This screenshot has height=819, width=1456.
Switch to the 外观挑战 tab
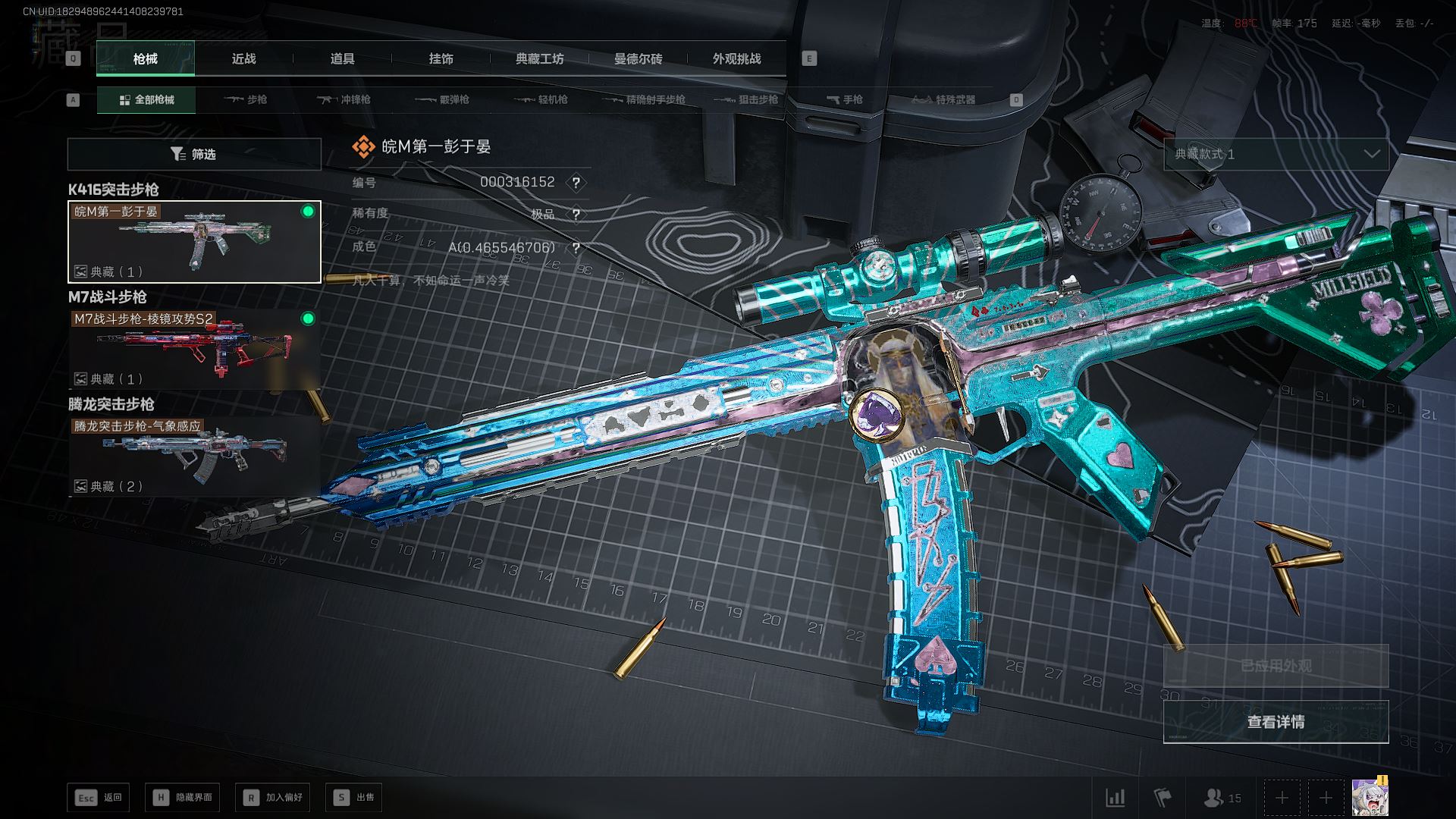pyautogui.click(x=736, y=59)
